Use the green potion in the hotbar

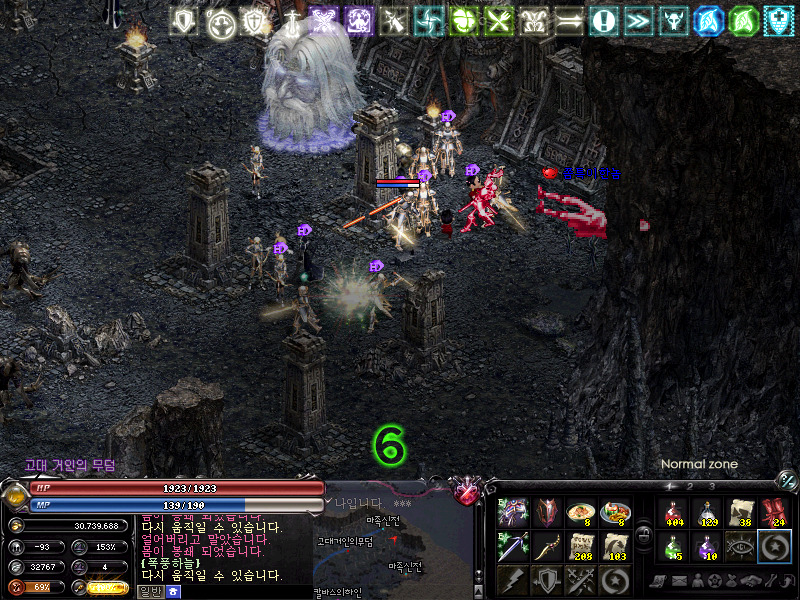coord(675,546)
